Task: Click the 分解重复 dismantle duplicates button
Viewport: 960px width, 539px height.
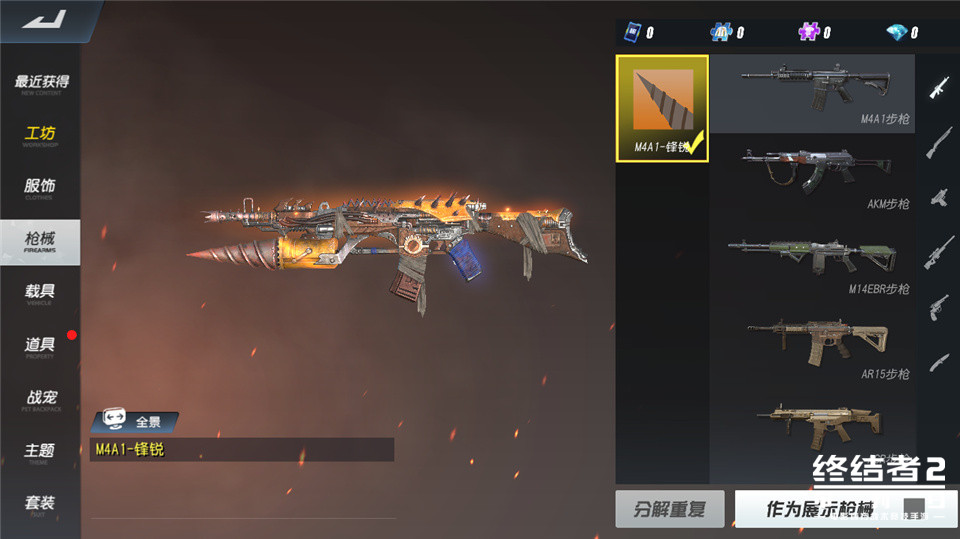Action: click(x=670, y=509)
